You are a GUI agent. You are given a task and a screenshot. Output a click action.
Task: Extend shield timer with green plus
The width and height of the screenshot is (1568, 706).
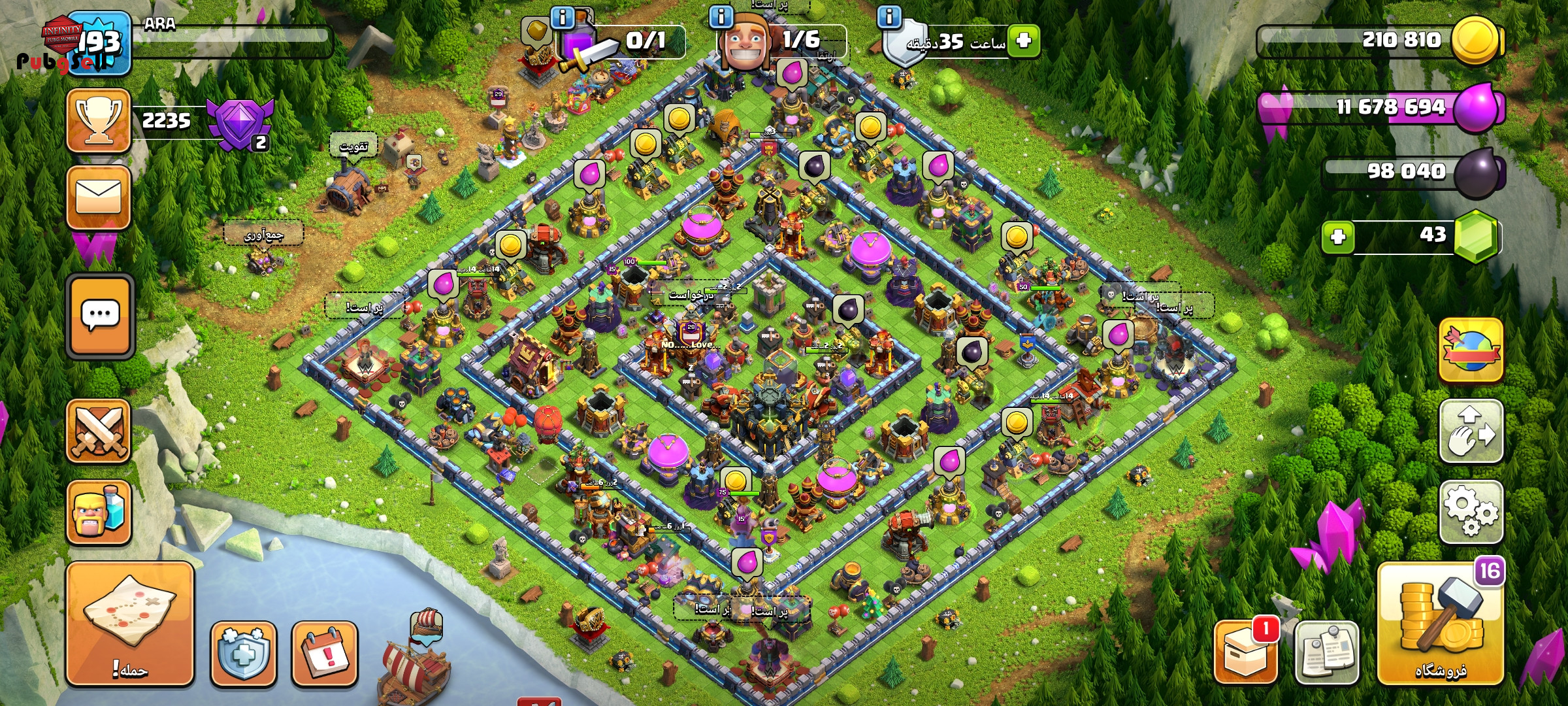pos(1023,41)
